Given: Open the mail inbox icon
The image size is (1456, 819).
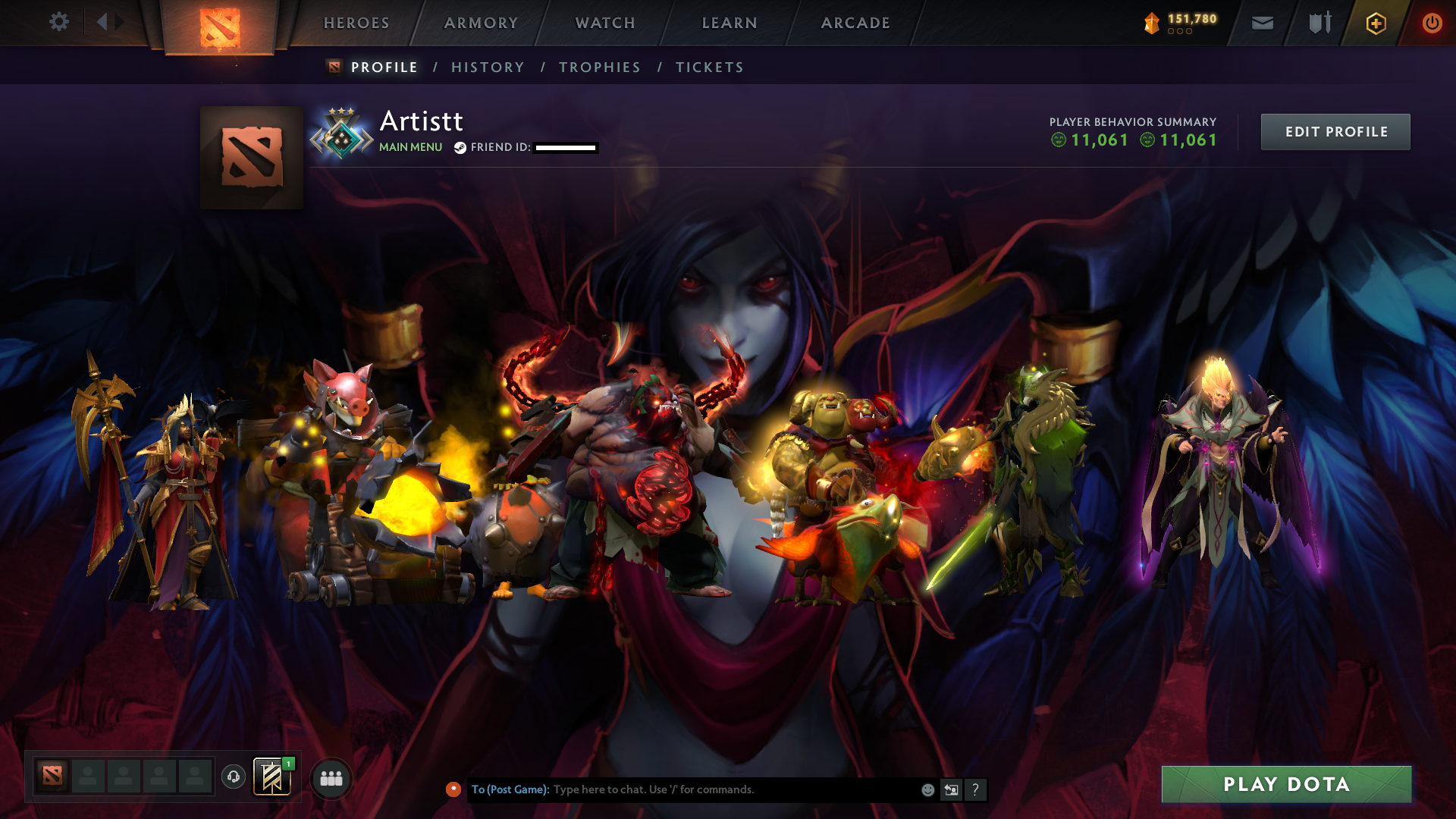Looking at the screenshot, I should (1263, 24).
